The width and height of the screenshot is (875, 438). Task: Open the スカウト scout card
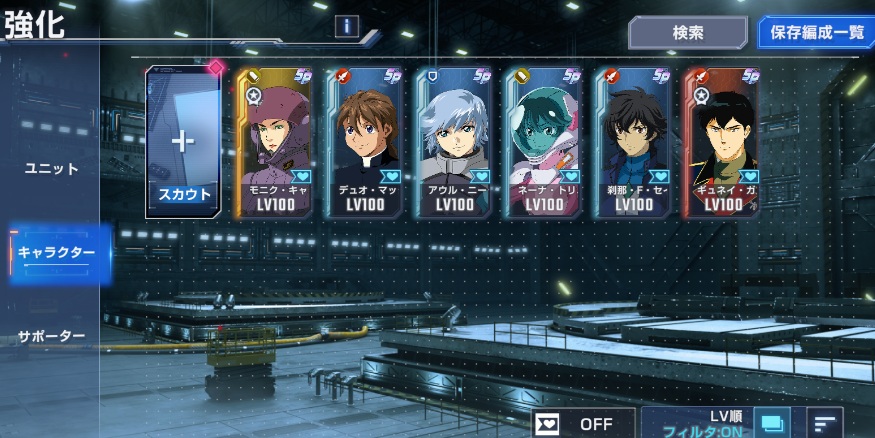183,140
